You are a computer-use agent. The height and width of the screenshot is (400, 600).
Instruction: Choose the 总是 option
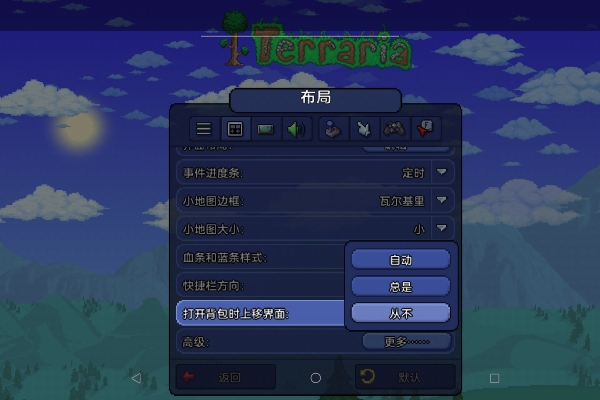pyautogui.click(x=401, y=286)
